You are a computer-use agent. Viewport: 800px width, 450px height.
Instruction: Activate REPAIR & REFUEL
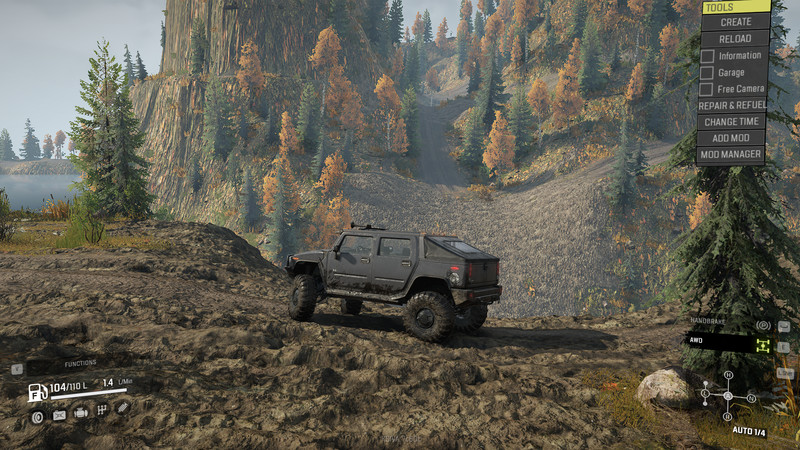pos(732,104)
